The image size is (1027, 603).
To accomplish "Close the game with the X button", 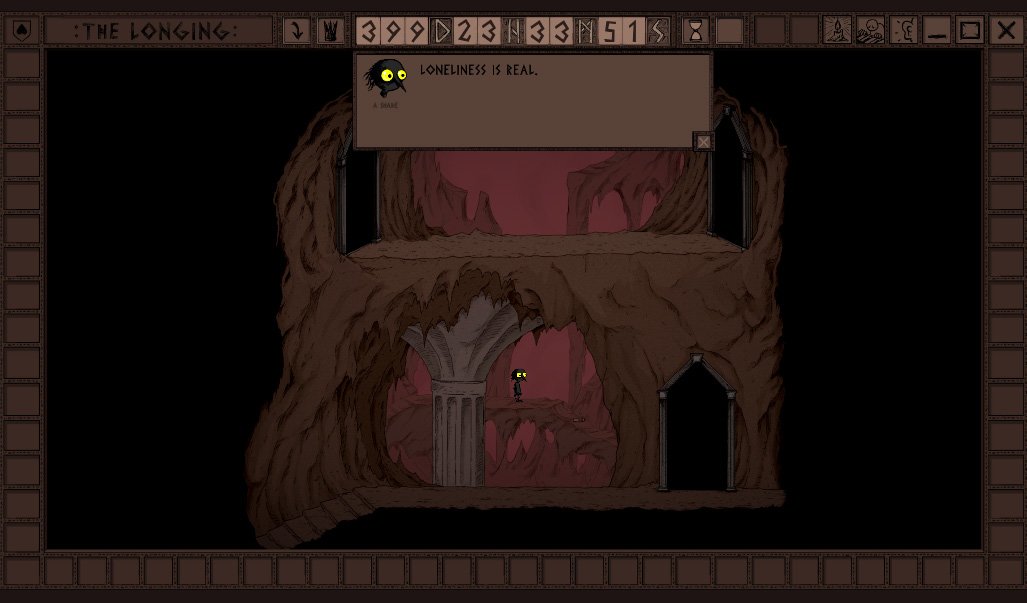I will pyautogui.click(x=1005, y=31).
